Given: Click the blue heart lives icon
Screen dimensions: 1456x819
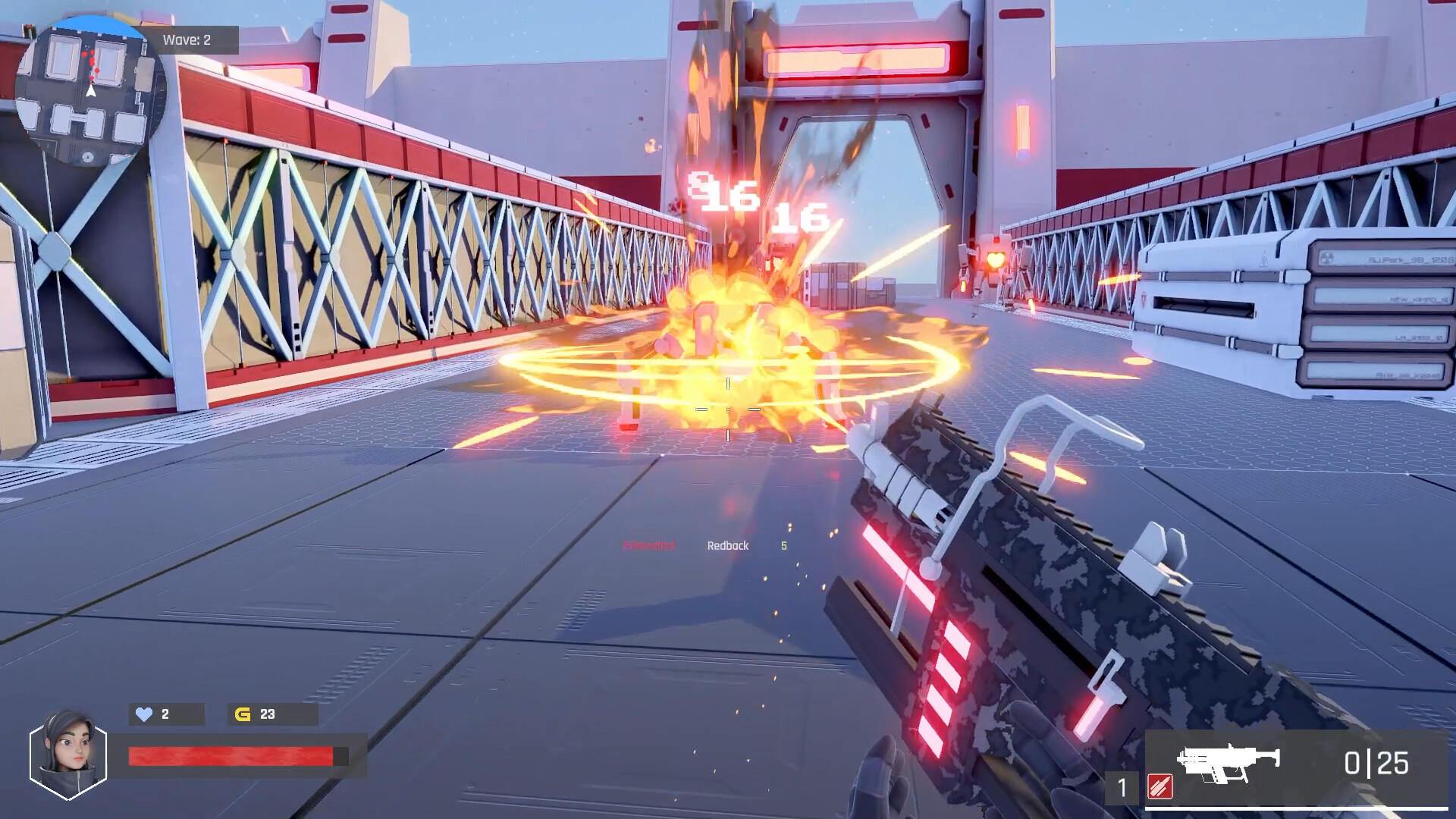Looking at the screenshot, I should pos(144,714).
